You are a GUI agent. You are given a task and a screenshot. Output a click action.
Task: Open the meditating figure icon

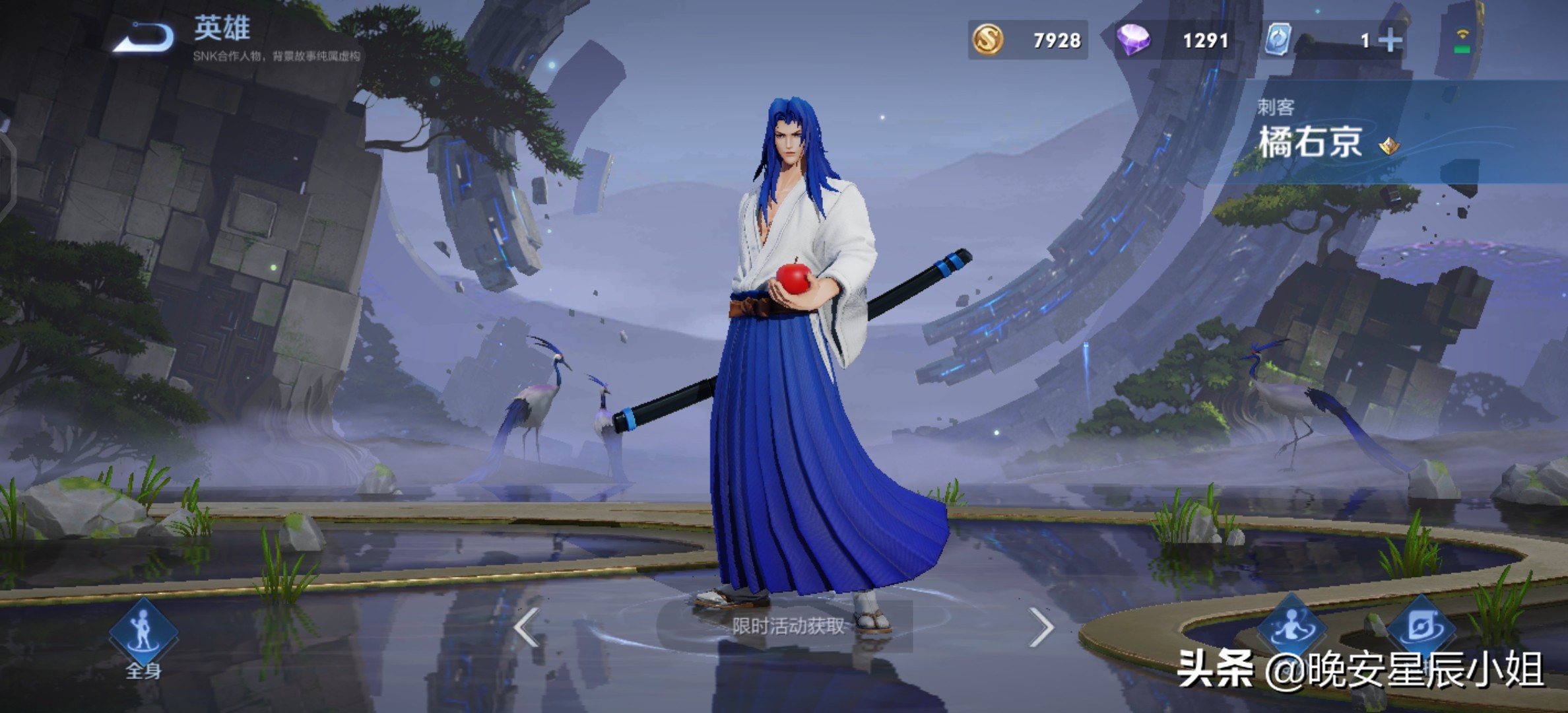coord(1291,626)
